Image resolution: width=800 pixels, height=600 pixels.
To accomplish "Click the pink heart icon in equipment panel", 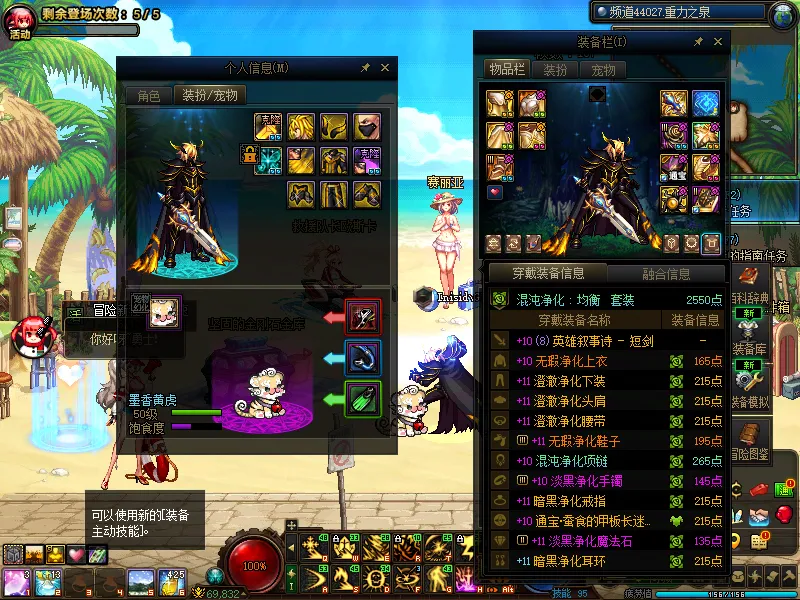I will pos(496,191).
